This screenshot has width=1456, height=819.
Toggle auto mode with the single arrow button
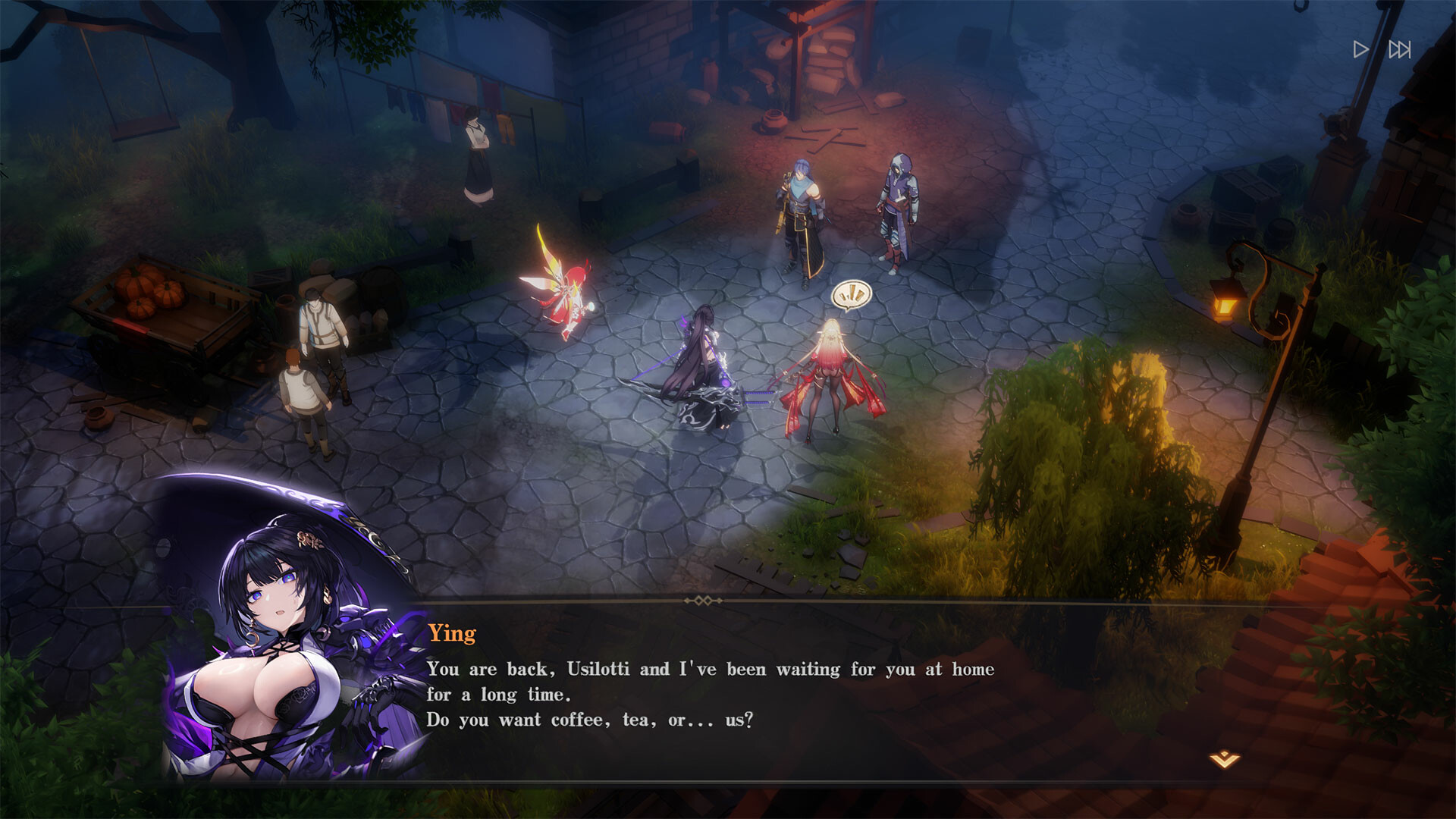tap(1361, 50)
